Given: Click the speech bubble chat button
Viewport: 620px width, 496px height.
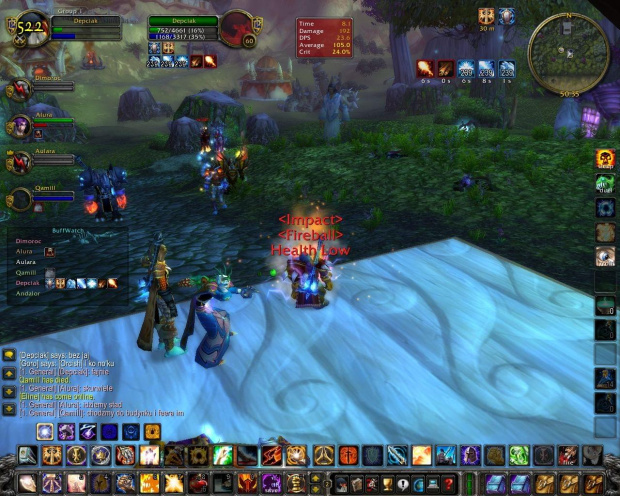Looking at the screenshot, I should tap(8, 356).
